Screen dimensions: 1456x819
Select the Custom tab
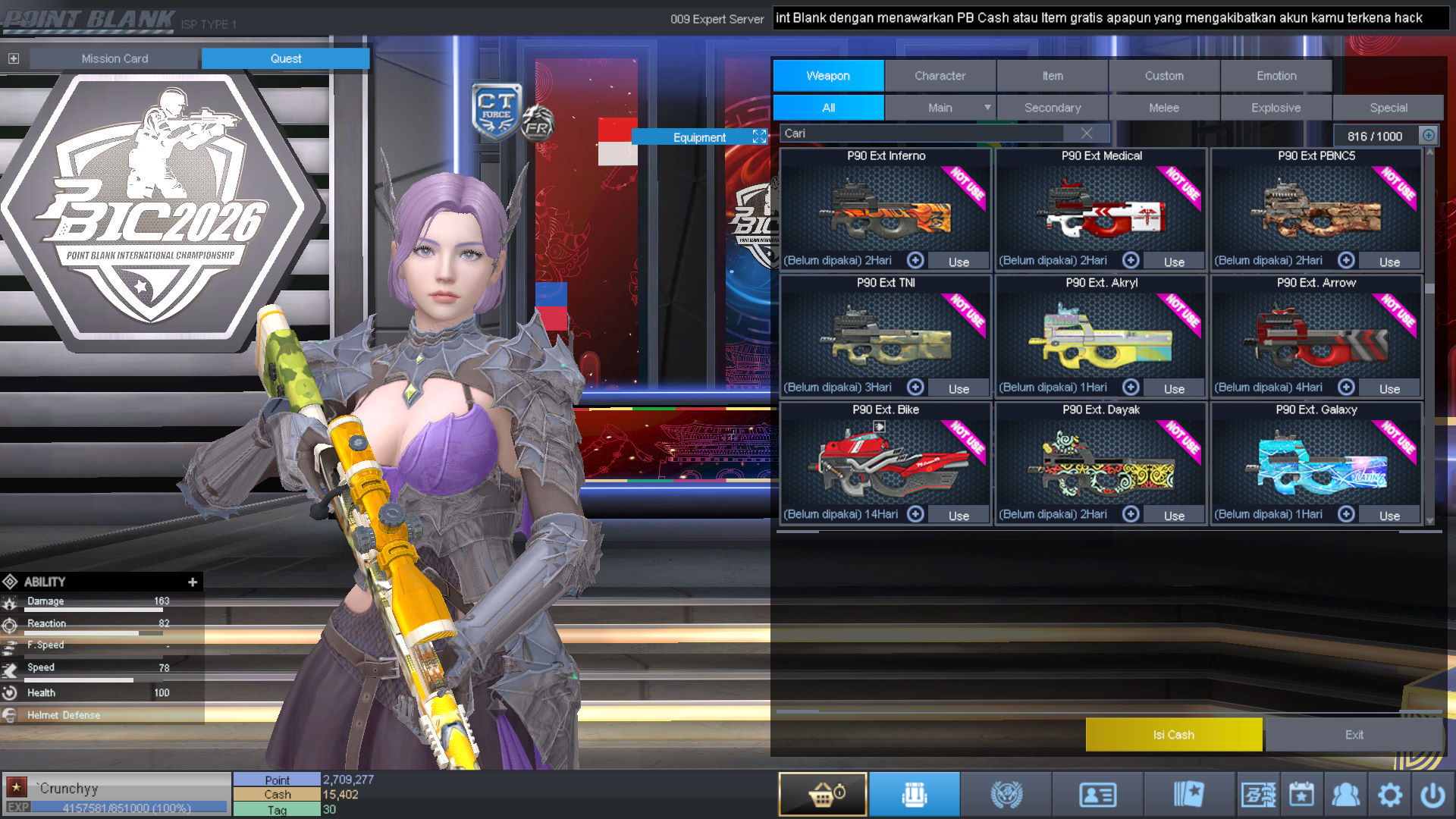[1164, 76]
